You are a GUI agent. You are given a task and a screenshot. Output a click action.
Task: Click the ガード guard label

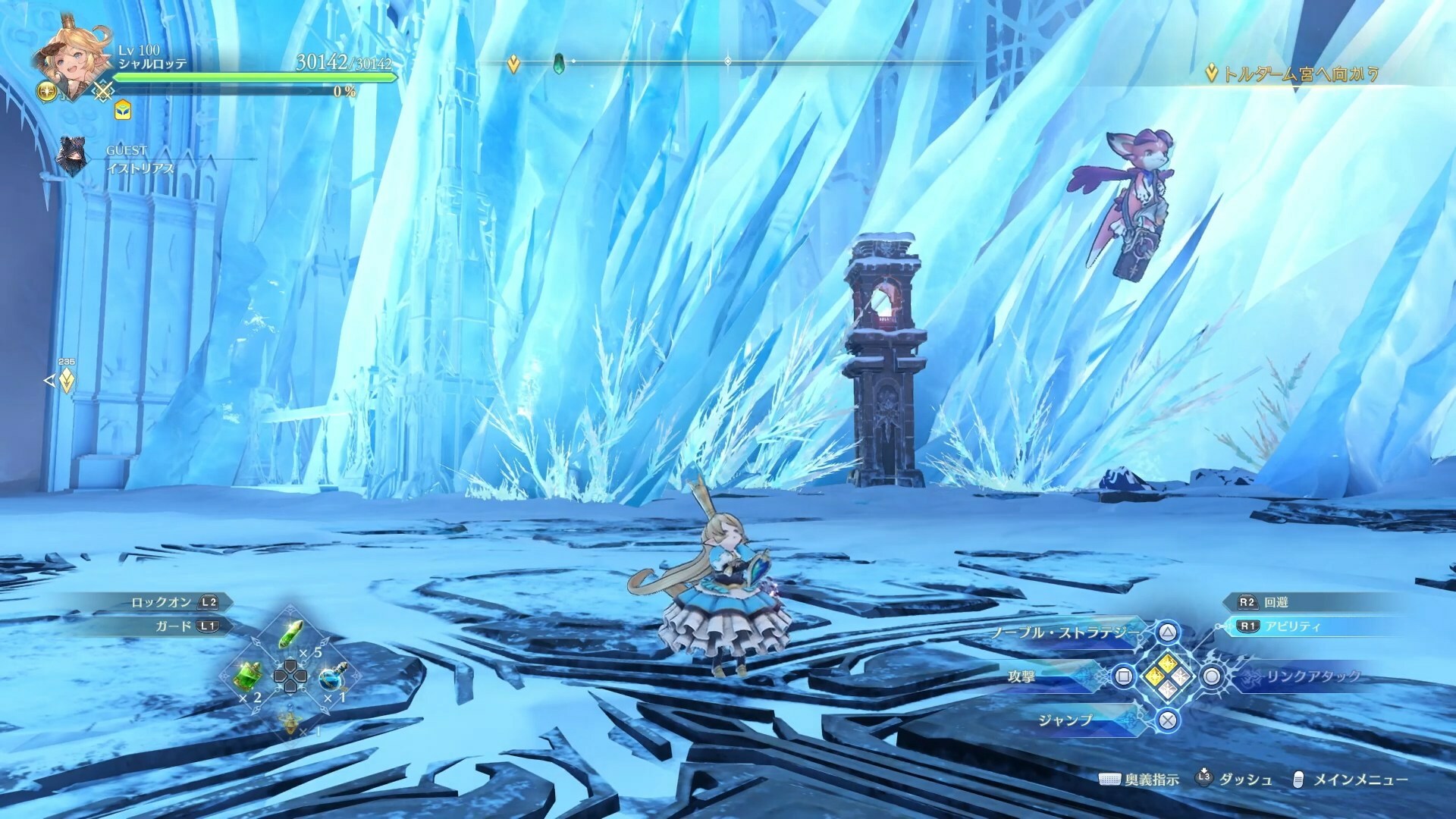pyautogui.click(x=173, y=626)
